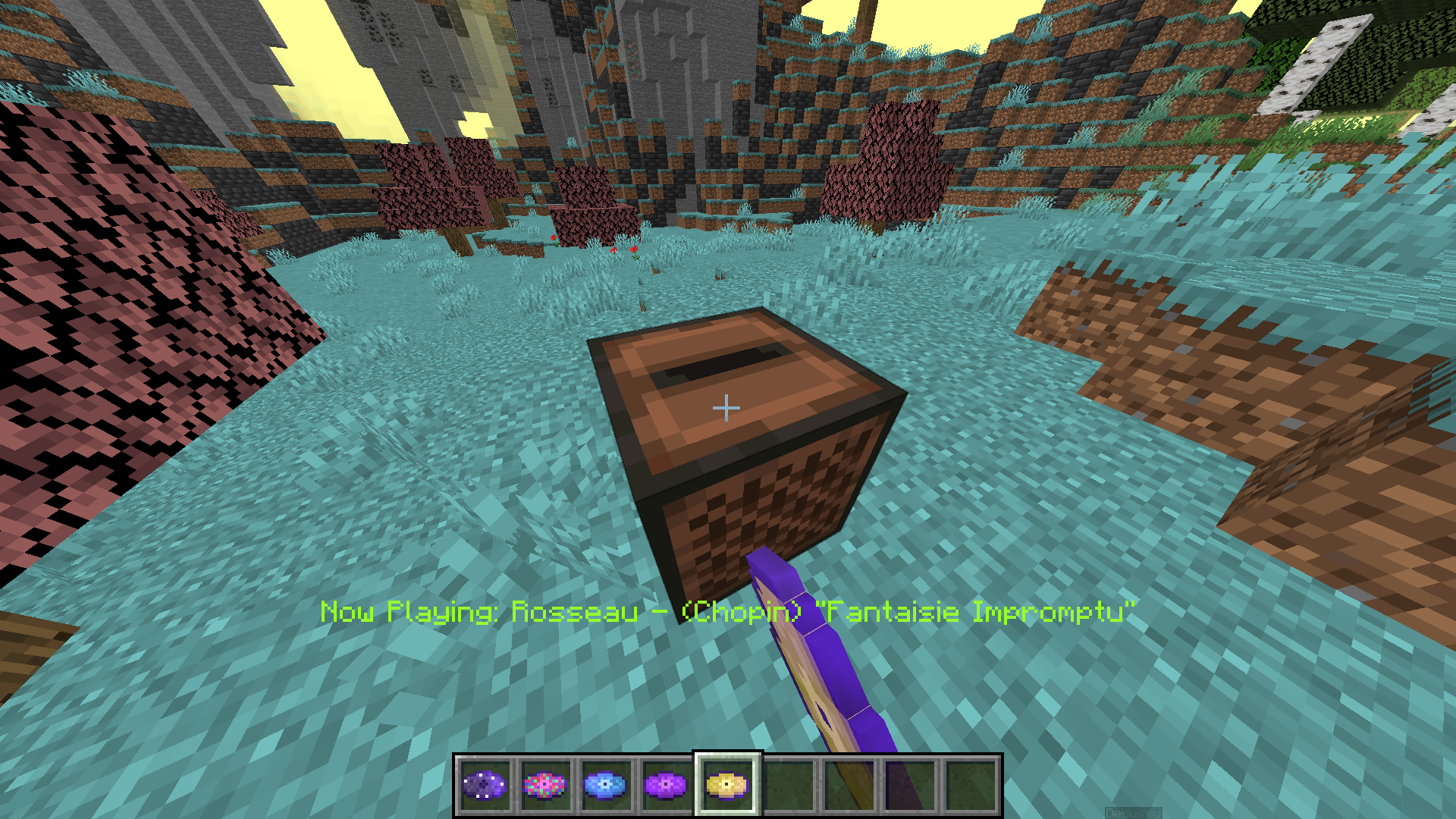The width and height of the screenshot is (1456, 819).
Task: Click the crosshair at screen center
Action: (726, 407)
